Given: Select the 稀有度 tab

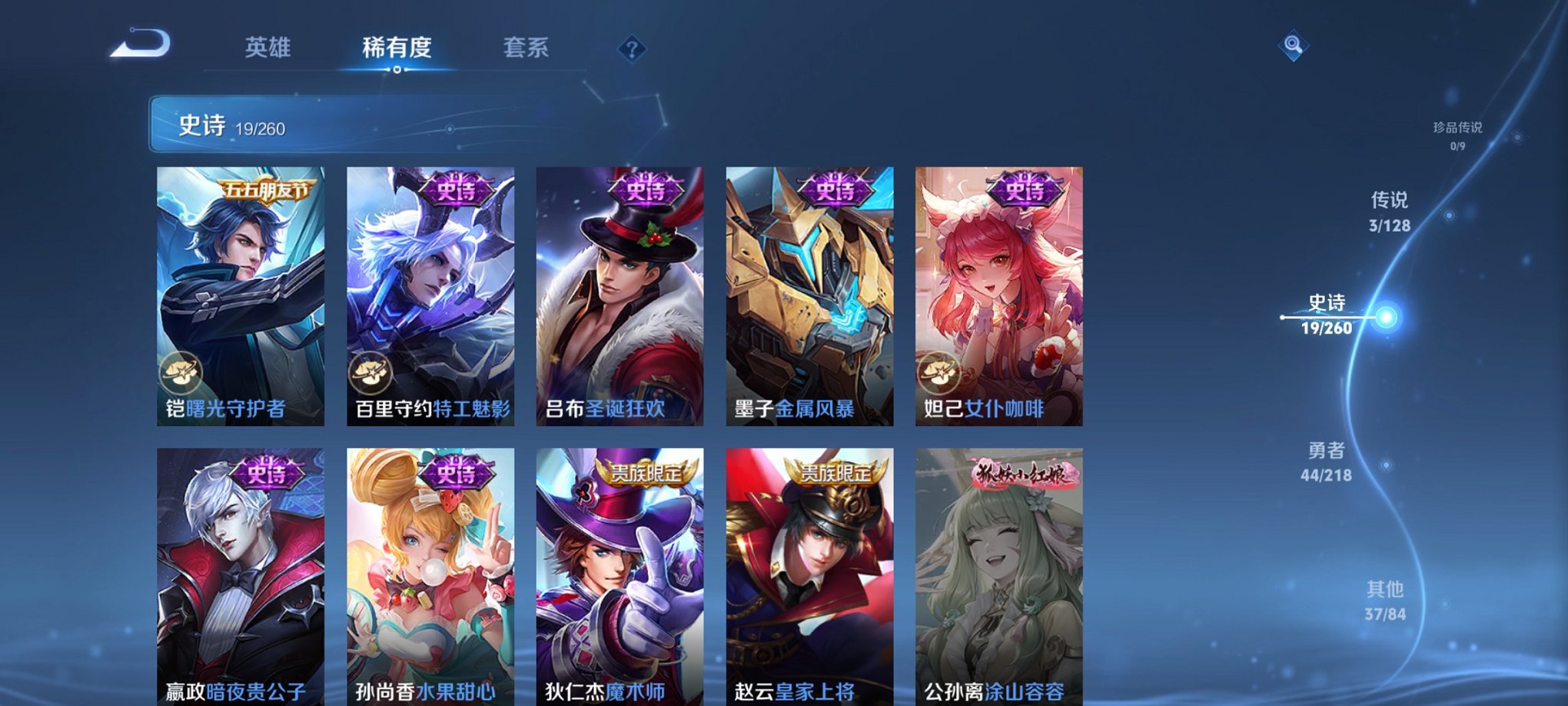Looking at the screenshot, I should (397, 48).
